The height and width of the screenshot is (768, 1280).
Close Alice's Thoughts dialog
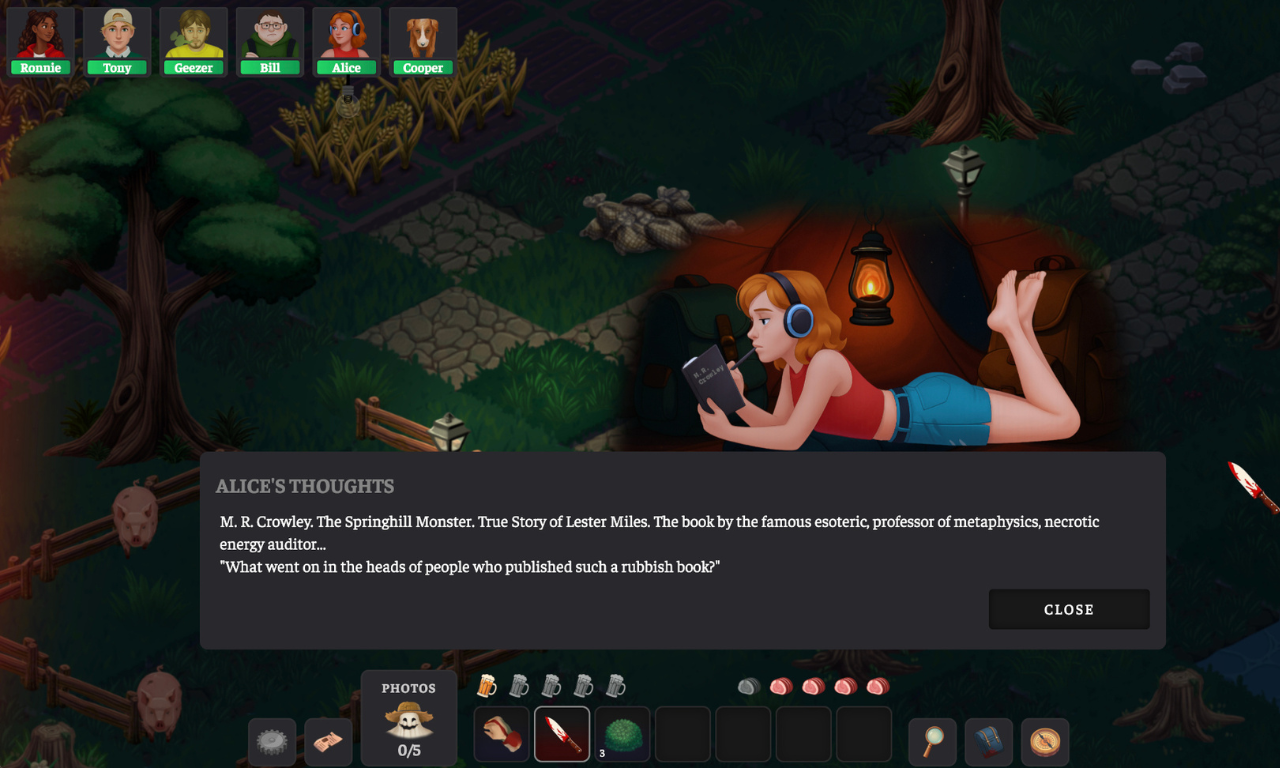tap(1069, 609)
